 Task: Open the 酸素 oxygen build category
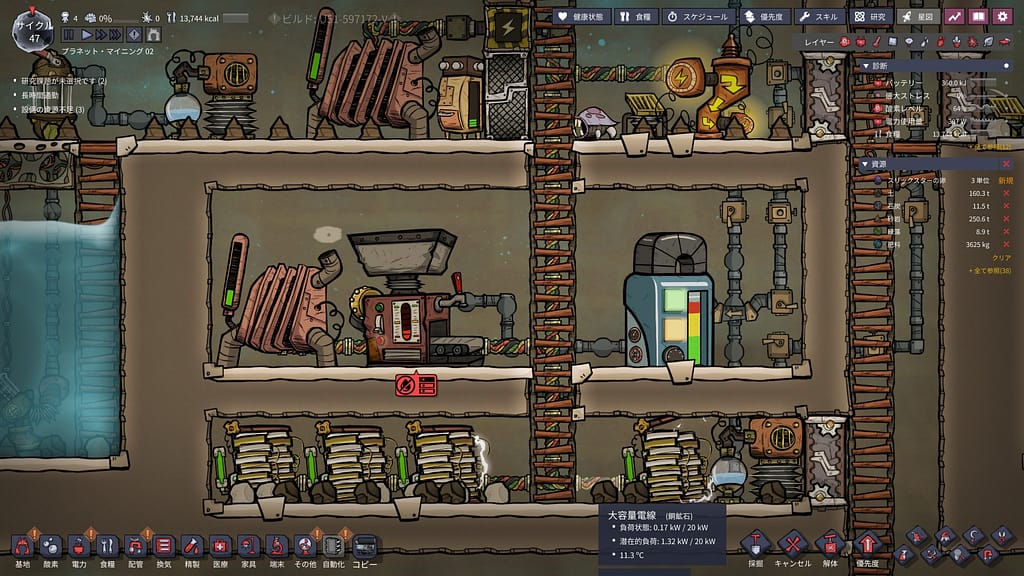coord(50,548)
